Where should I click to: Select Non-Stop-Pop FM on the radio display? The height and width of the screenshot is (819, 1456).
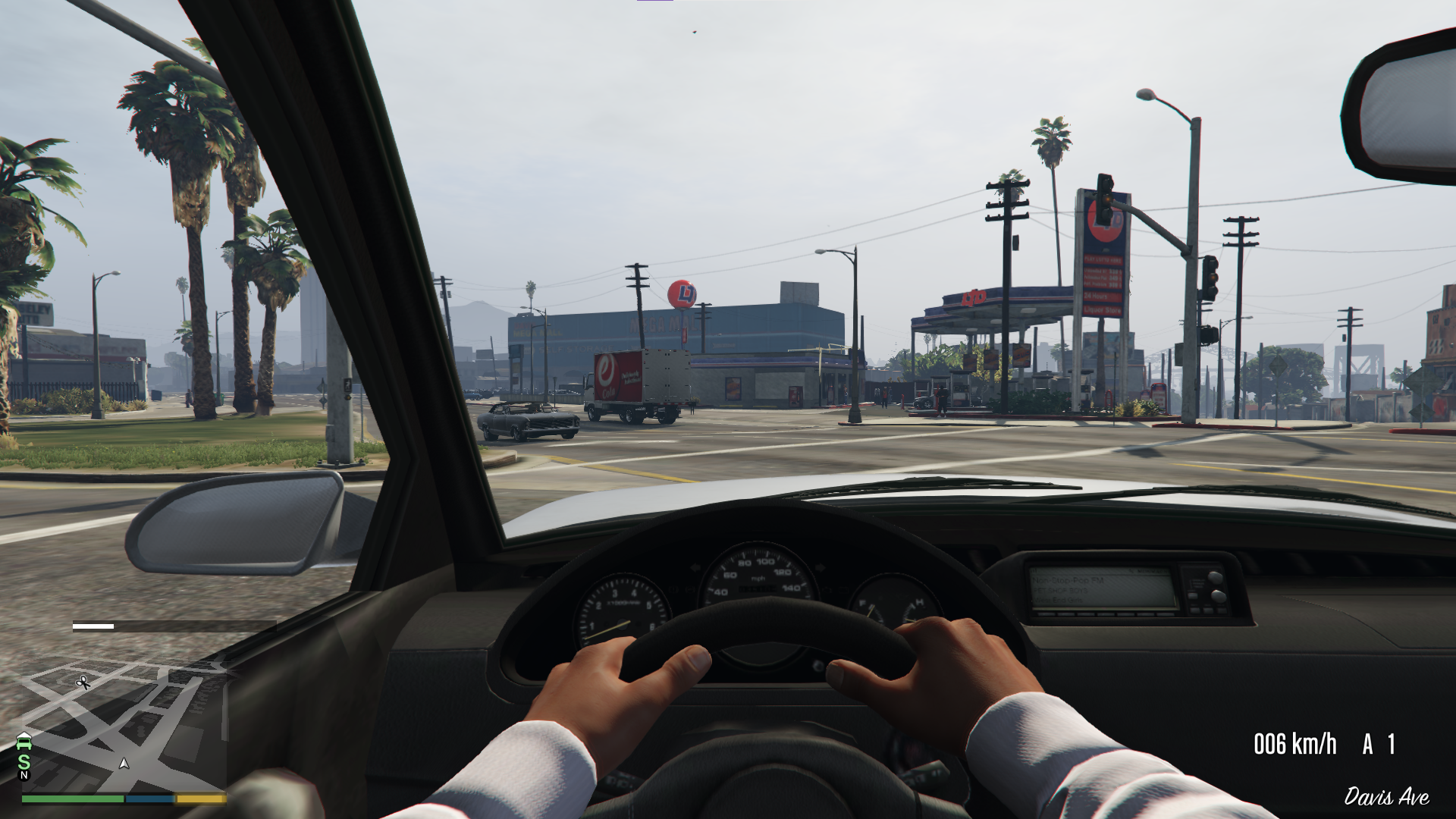click(1068, 579)
